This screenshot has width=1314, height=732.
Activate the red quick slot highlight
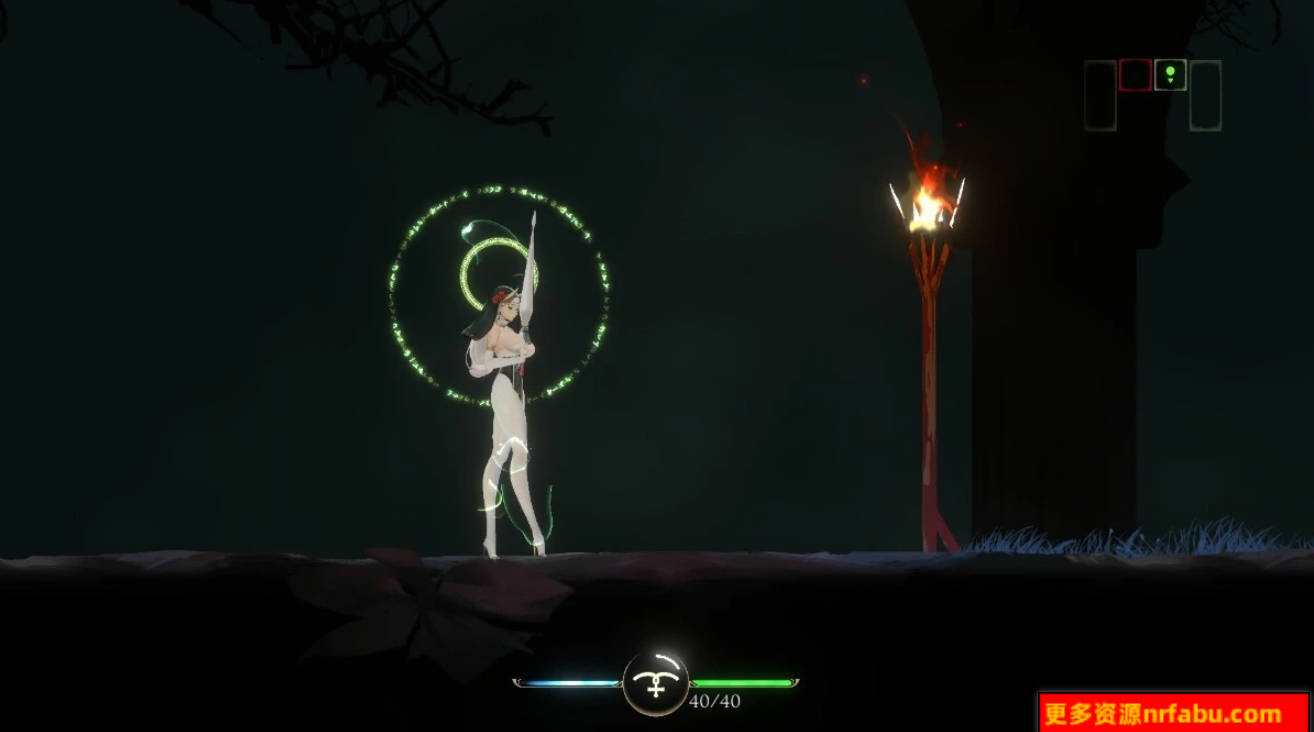[1135, 75]
